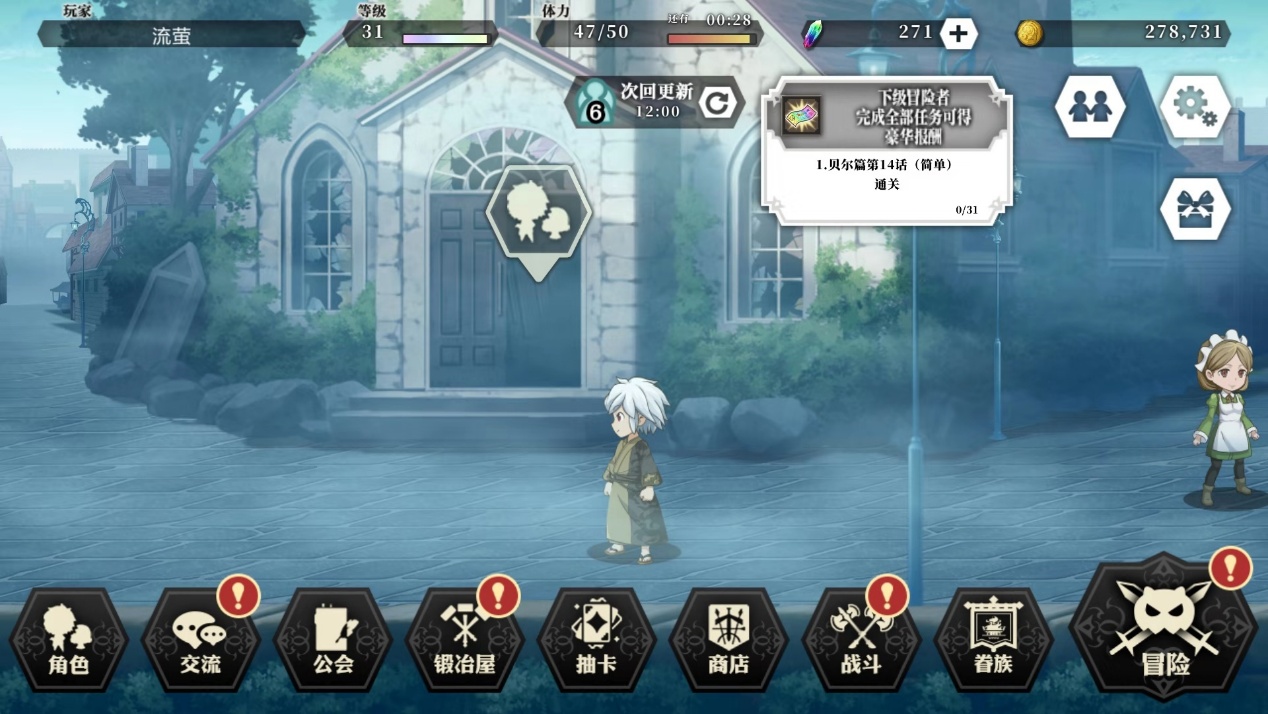
Task: Tap the character bubble above the door
Action: 538,213
